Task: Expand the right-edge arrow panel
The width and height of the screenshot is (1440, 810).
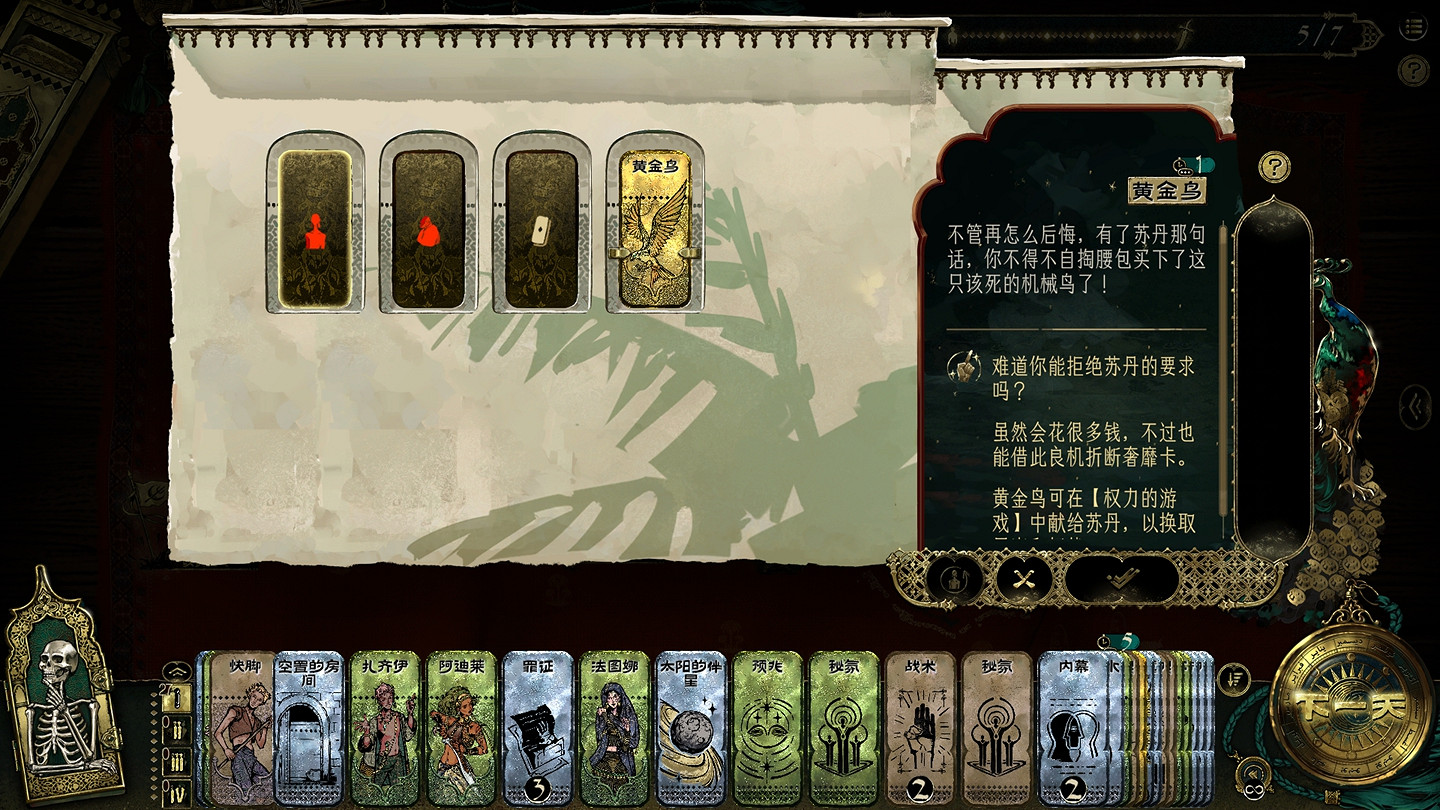Action: [x=1413, y=404]
